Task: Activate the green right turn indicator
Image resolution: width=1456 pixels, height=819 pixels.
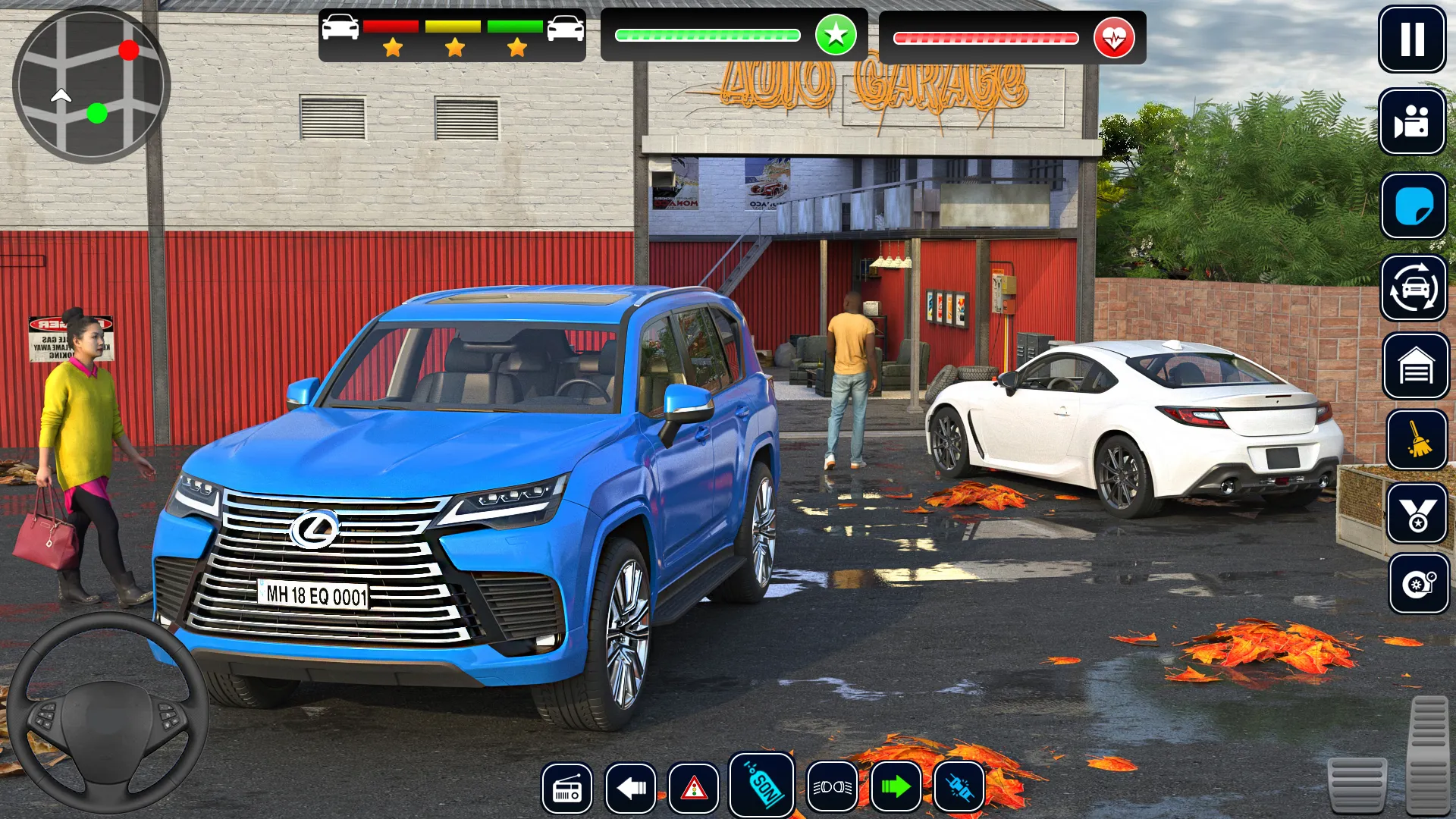Action: (896, 787)
